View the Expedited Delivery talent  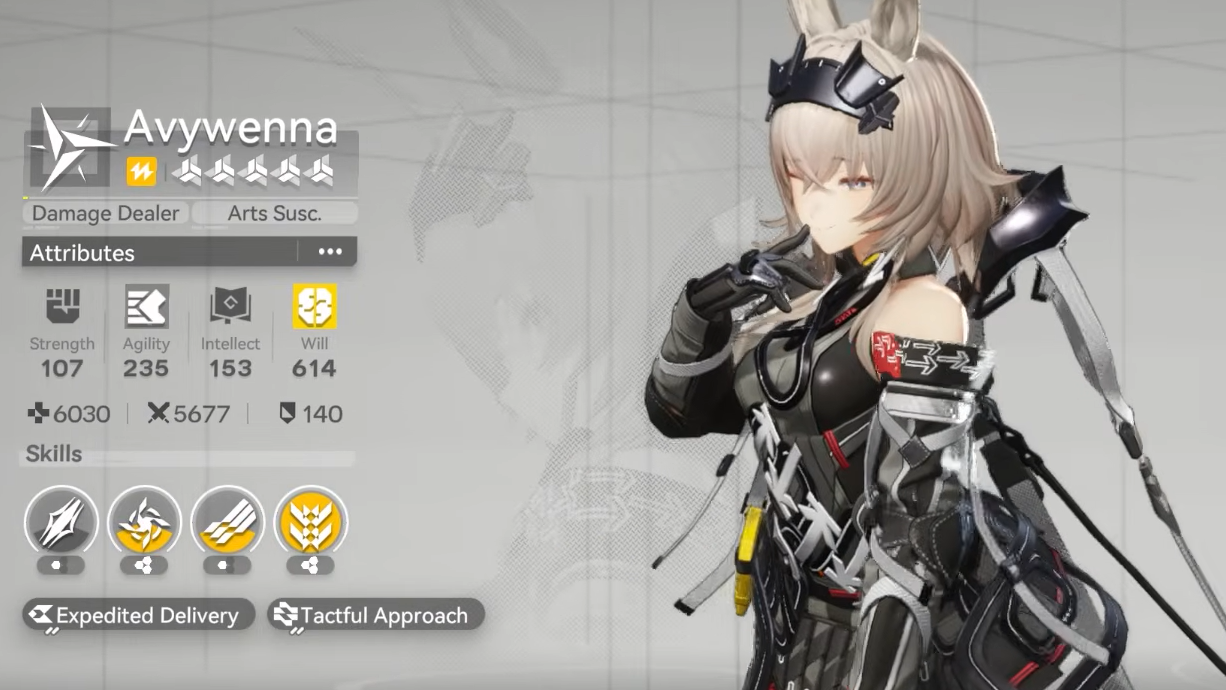[135, 615]
